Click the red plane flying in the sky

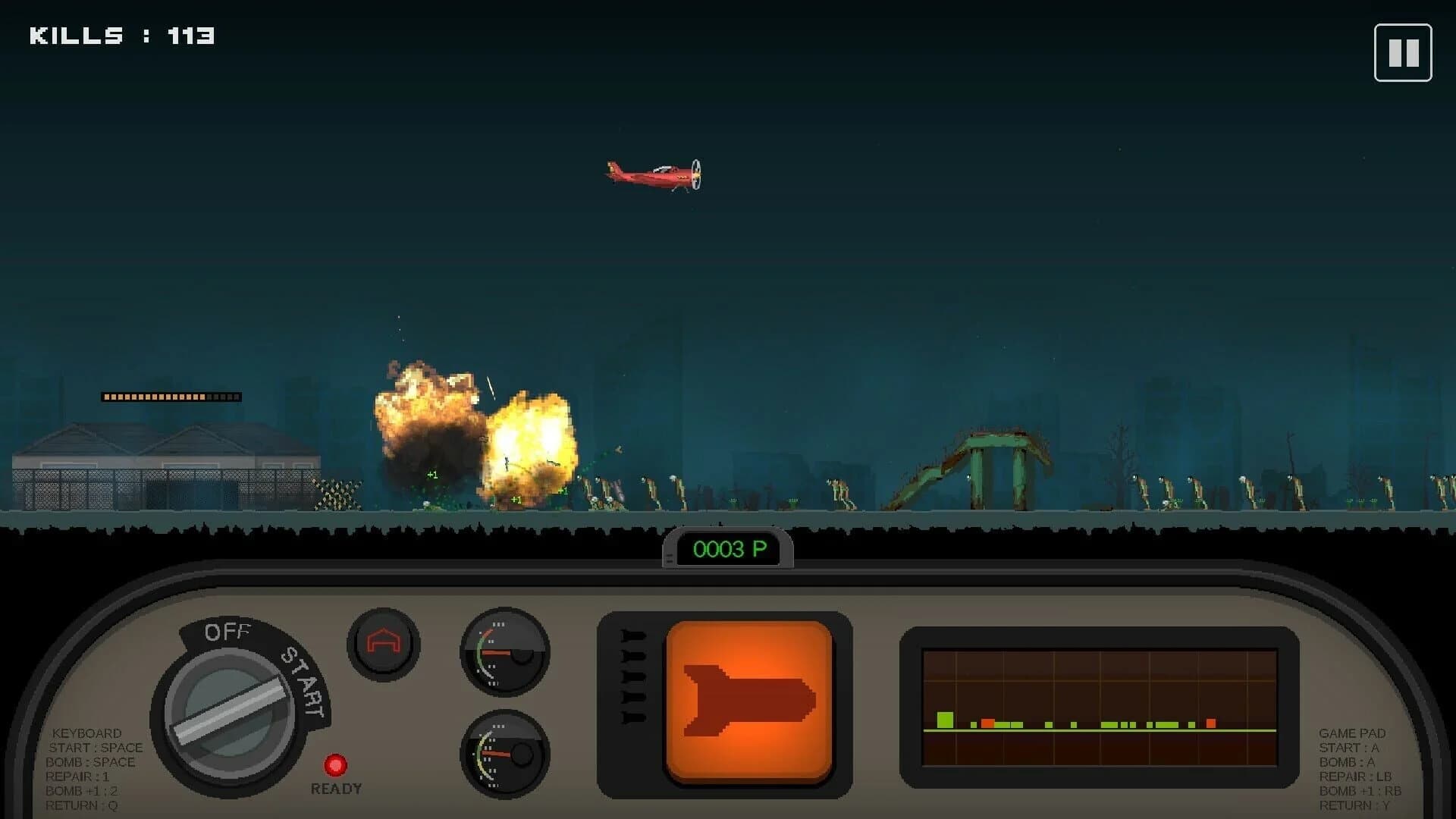[x=654, y=174]
